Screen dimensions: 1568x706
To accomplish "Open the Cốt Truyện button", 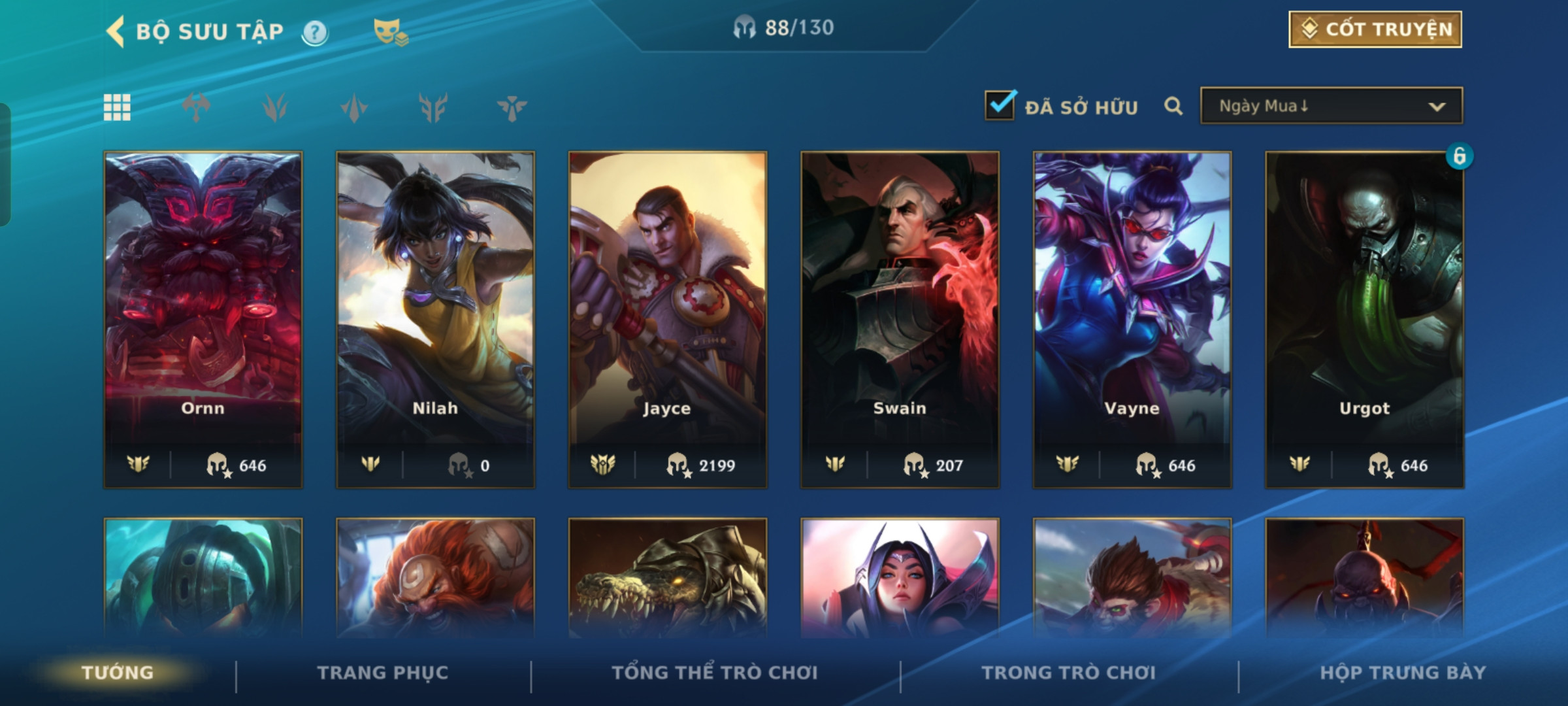I will 1375,29.
